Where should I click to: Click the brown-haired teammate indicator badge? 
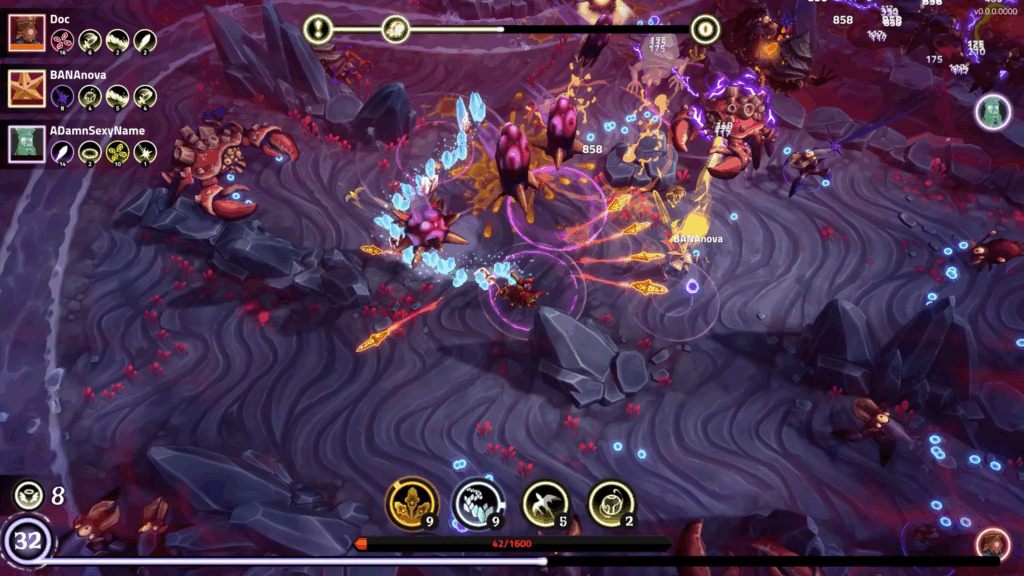993,545
